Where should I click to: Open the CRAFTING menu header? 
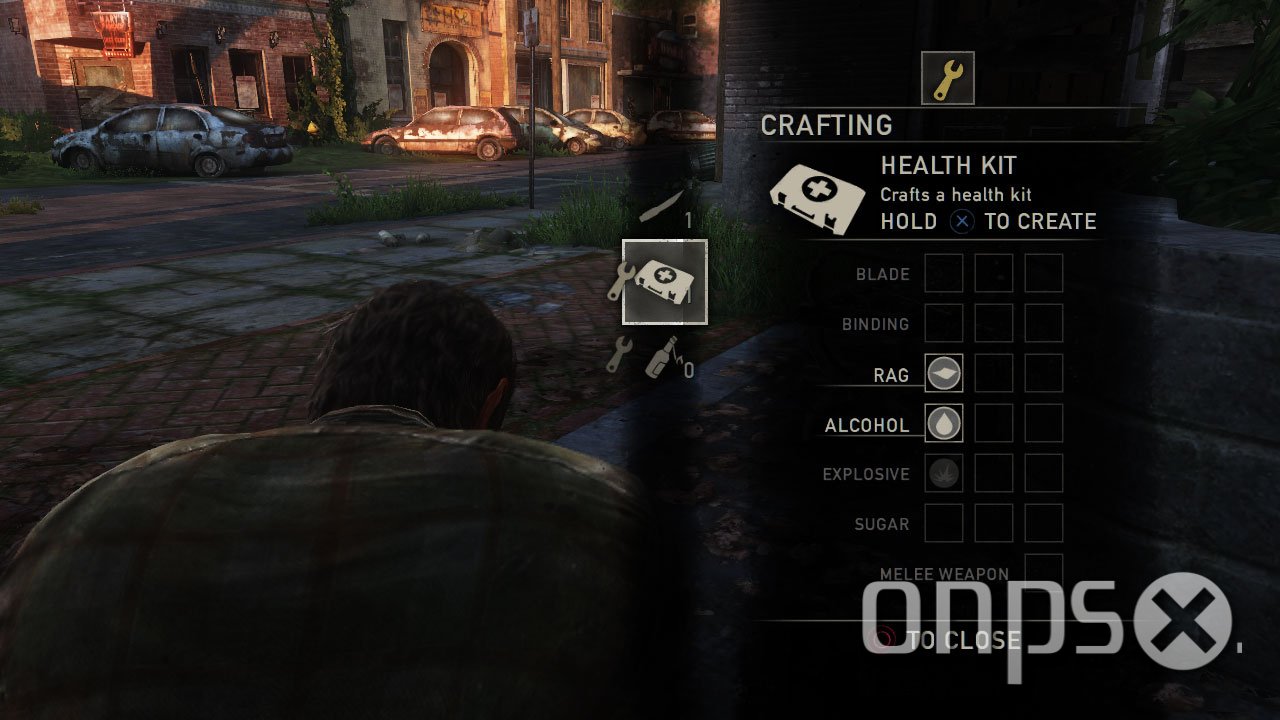pos(827,125)
